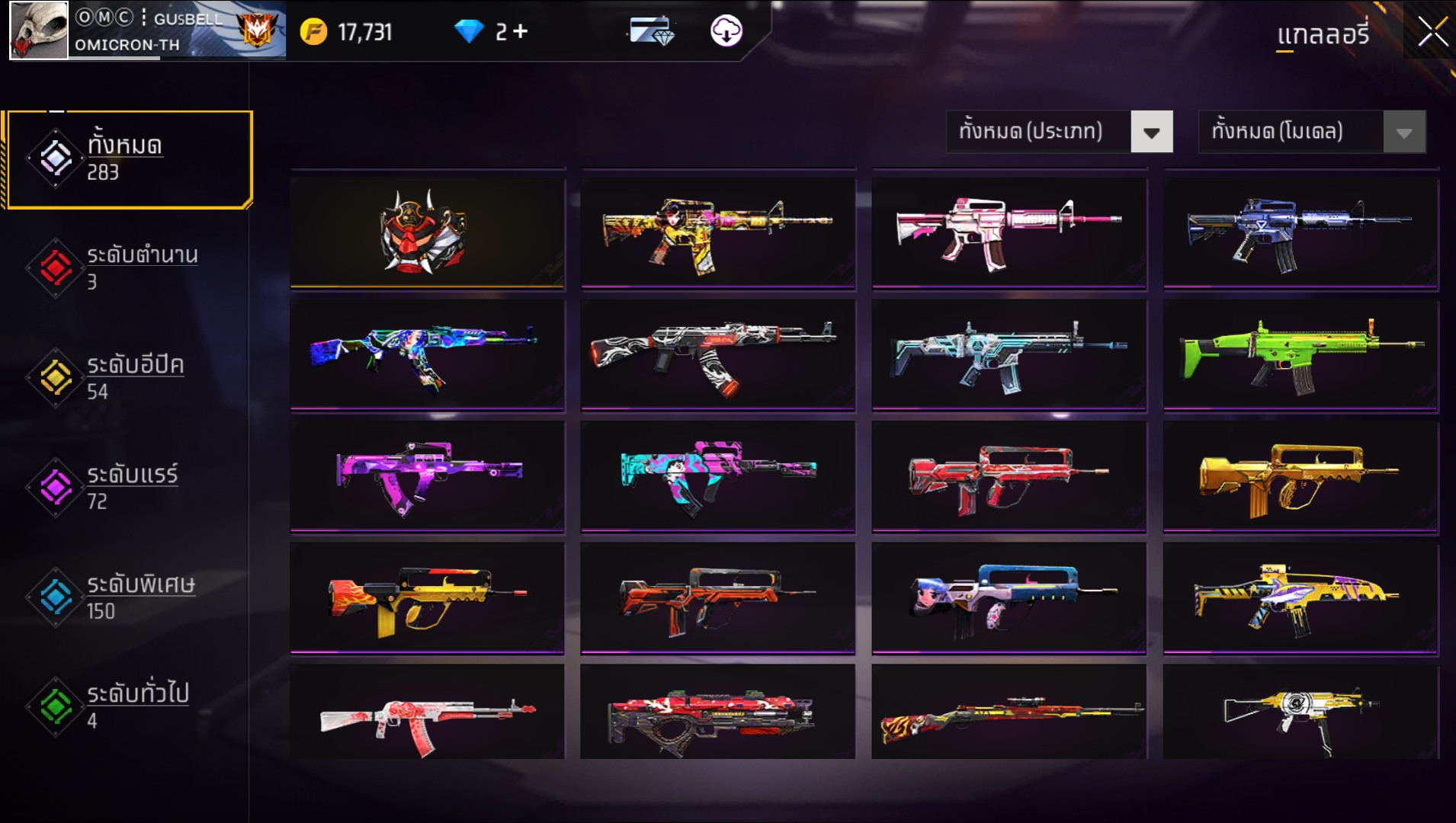Select the ทั้งหมด (All) 283 category
Viewport: 1456px width, 823px height.
(130, 159)
